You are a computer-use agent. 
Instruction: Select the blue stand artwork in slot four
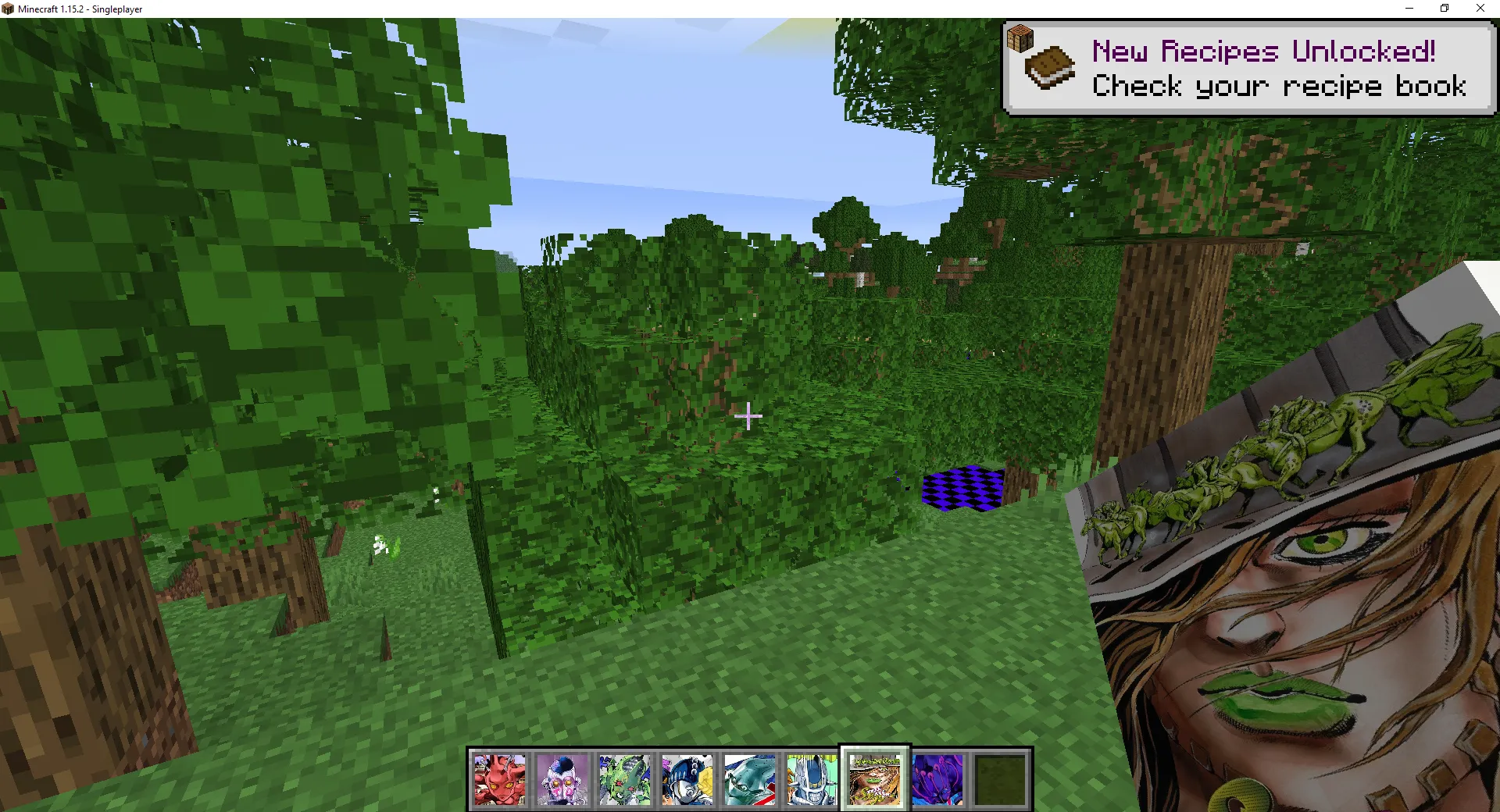pyautogui.click(x=687, y=778)
